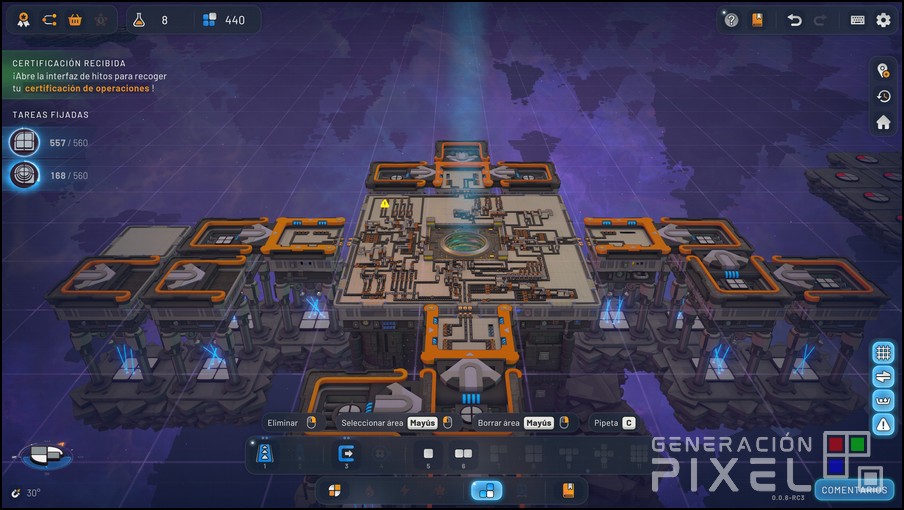Image resolution: width=904 pixels, height=510 pixels.
Task: Open the milestones ribbon icon
Action: pyautogui.click(x=23, y=20)
